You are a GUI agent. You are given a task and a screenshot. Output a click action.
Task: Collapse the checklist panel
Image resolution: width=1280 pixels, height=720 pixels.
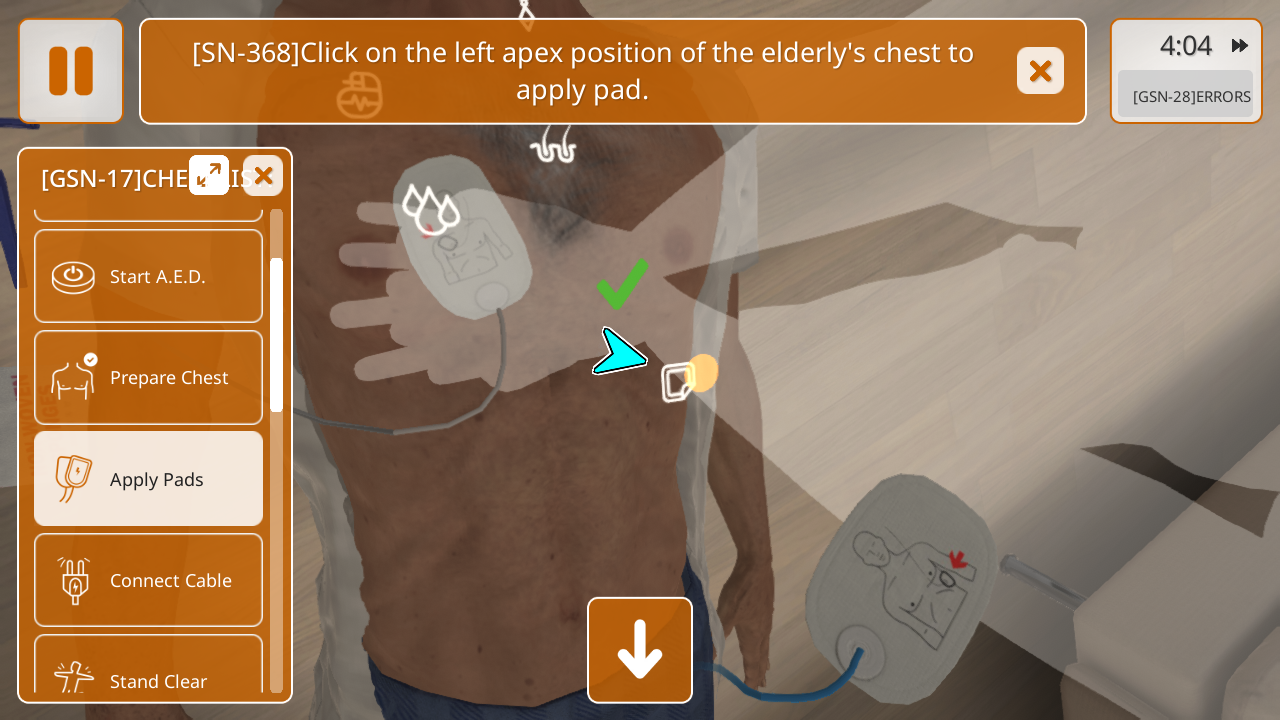click(209, 175)
